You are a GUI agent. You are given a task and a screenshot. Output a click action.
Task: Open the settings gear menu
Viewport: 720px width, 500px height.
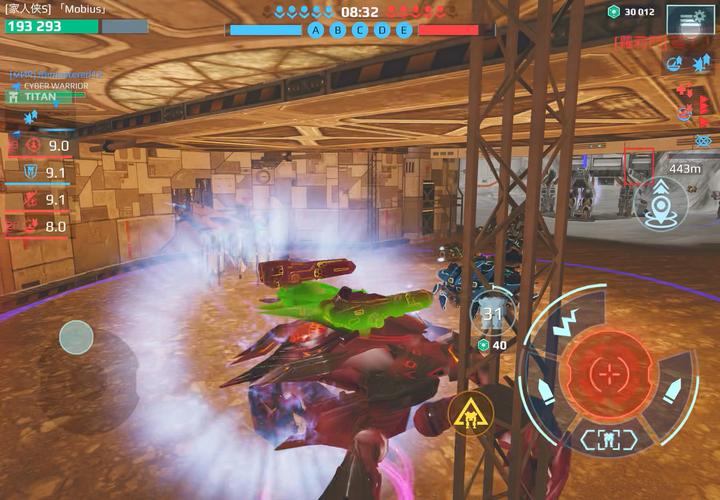(x=691, y=19)
